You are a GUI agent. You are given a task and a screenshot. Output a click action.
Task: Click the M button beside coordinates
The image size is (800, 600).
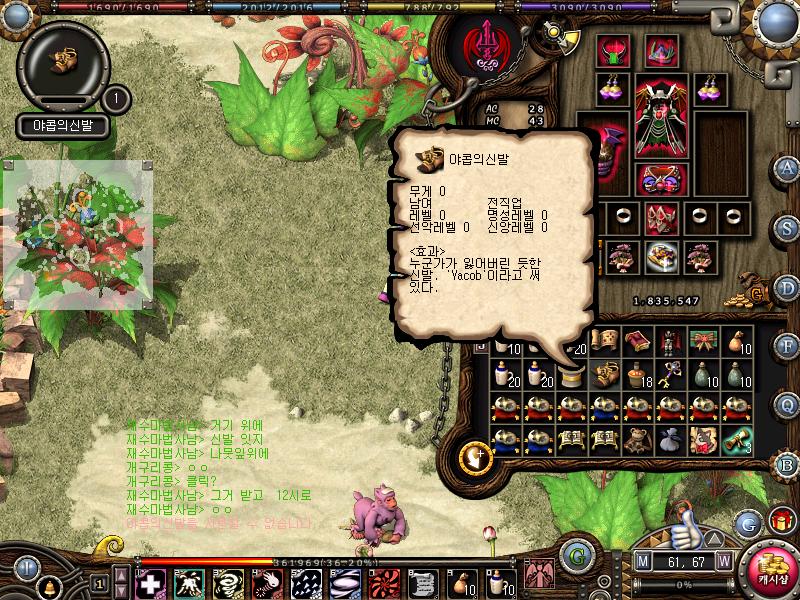[x=642, y=562]
